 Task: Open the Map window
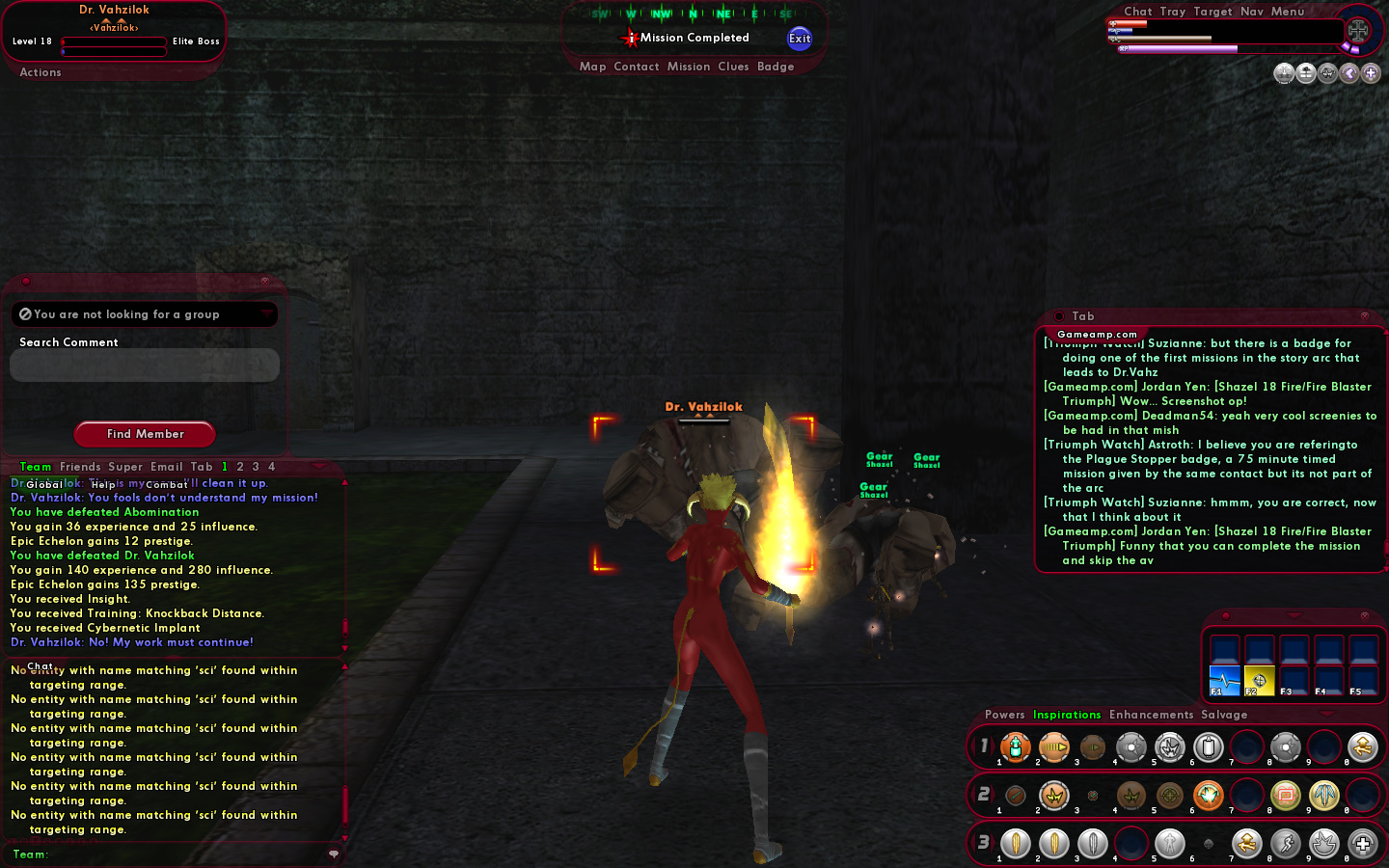(x=592, y=67)
